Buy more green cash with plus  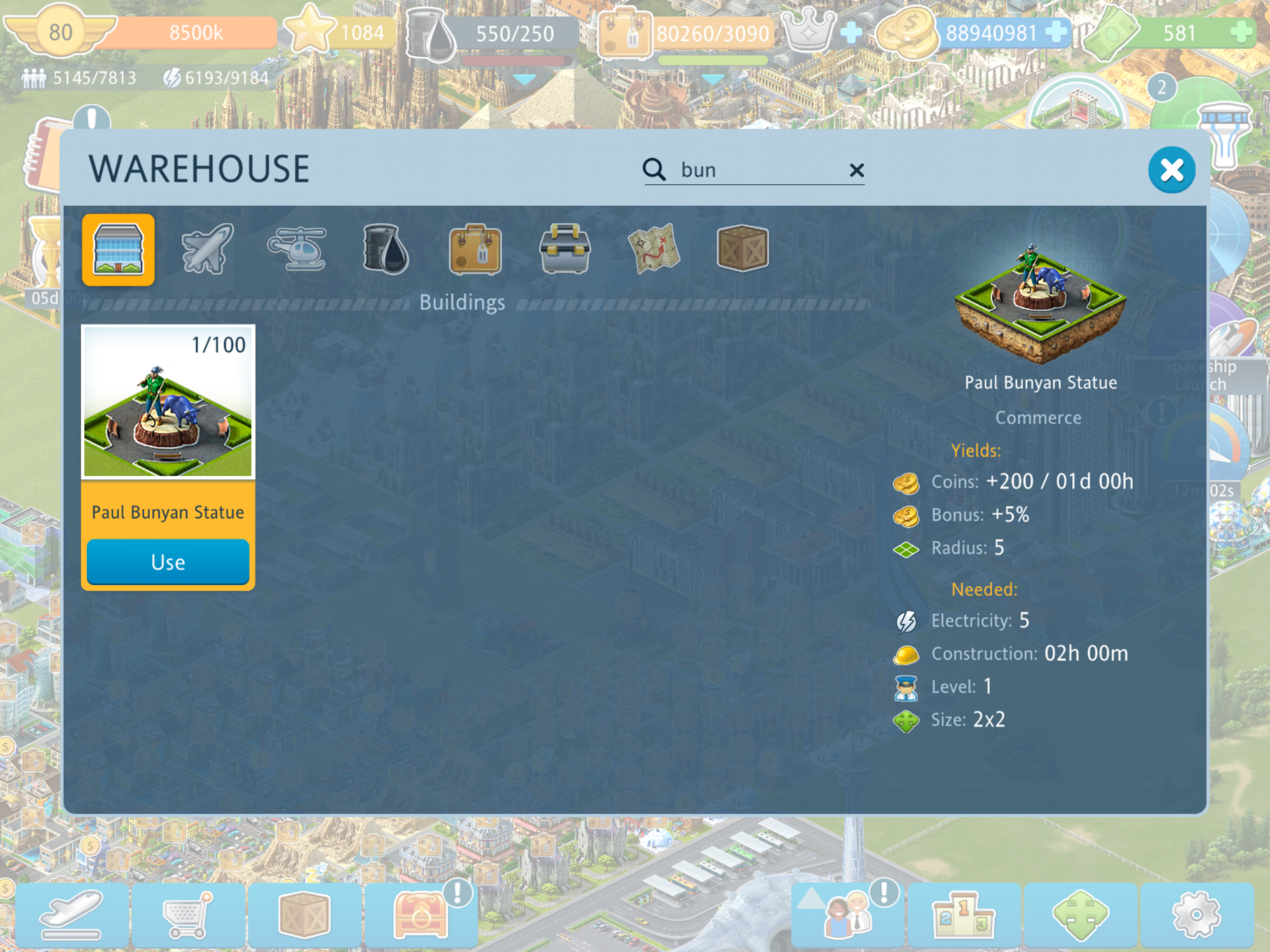click(x=1241, y=32)
